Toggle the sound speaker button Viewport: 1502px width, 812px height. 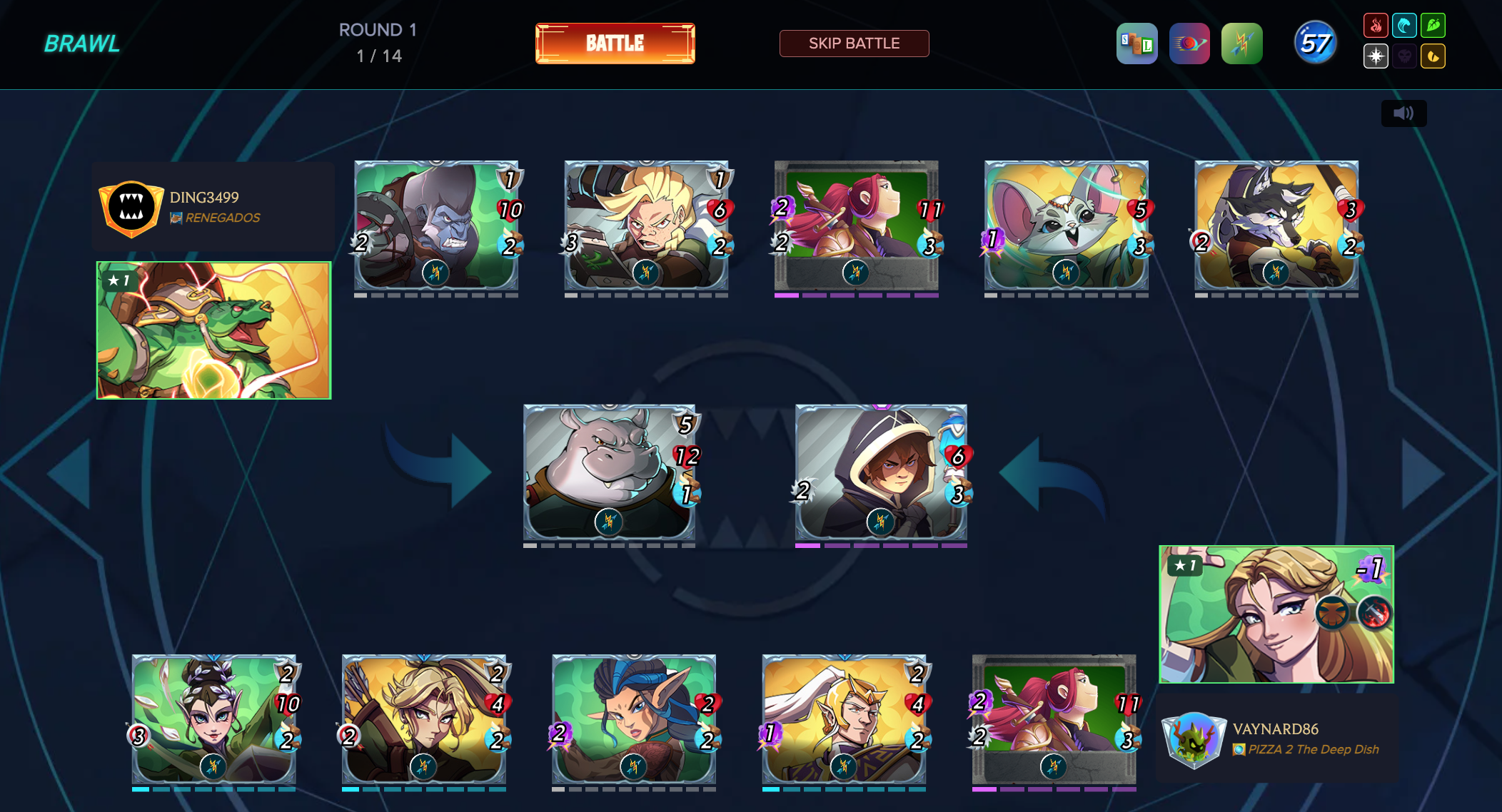[1403, 113]
